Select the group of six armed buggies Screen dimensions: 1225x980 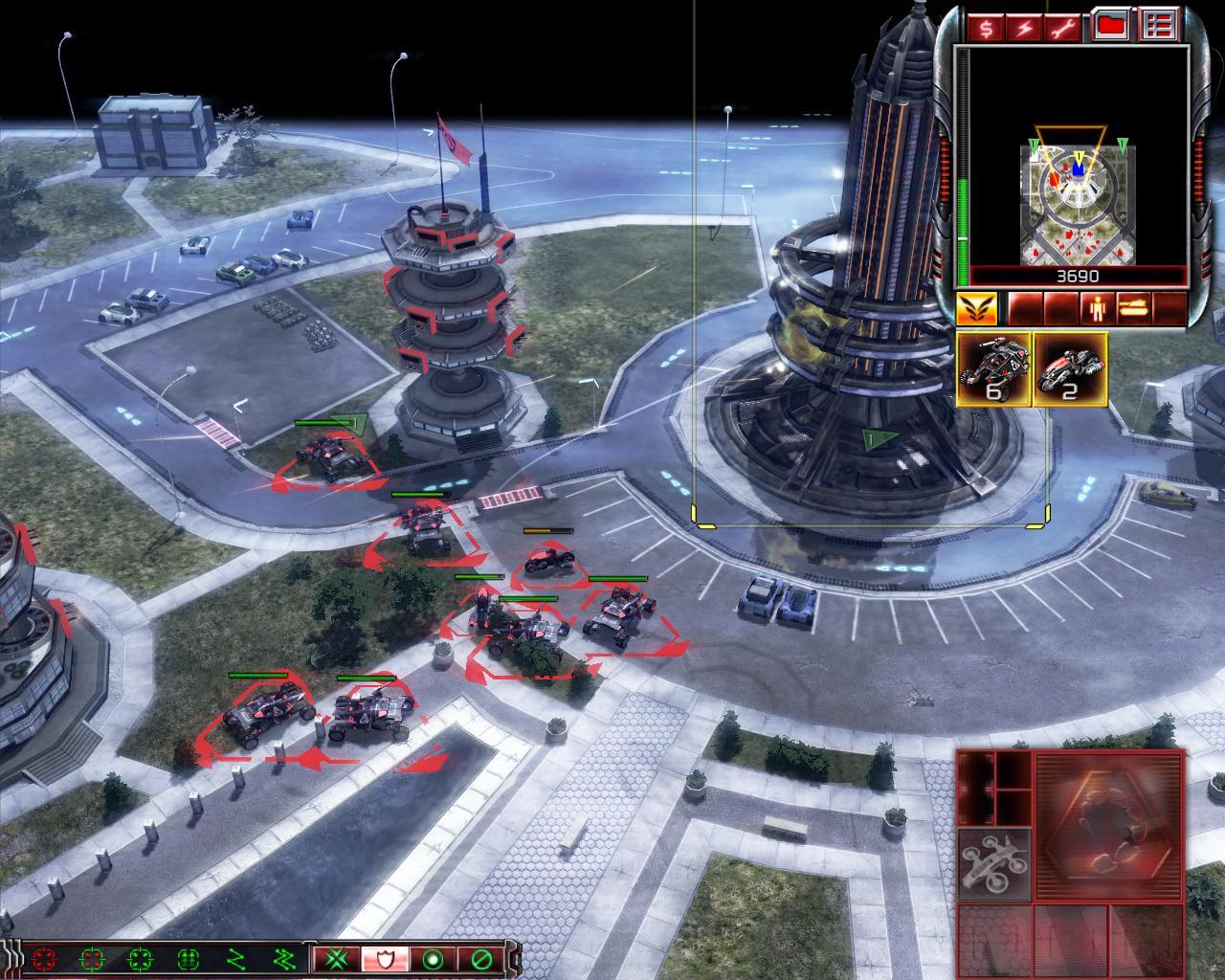[x=993, y=369]
